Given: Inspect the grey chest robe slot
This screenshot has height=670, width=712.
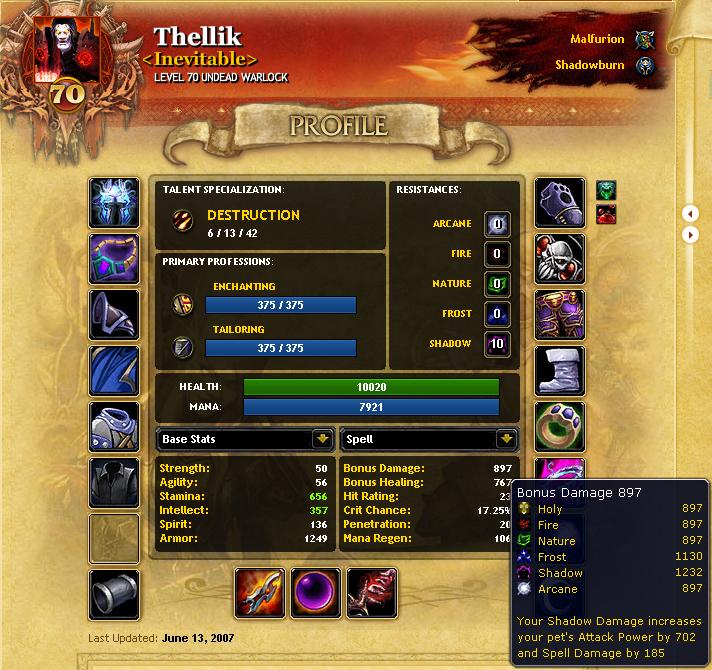Looking at the screenshot, I should pyautogui.click(x=113, y=427).
